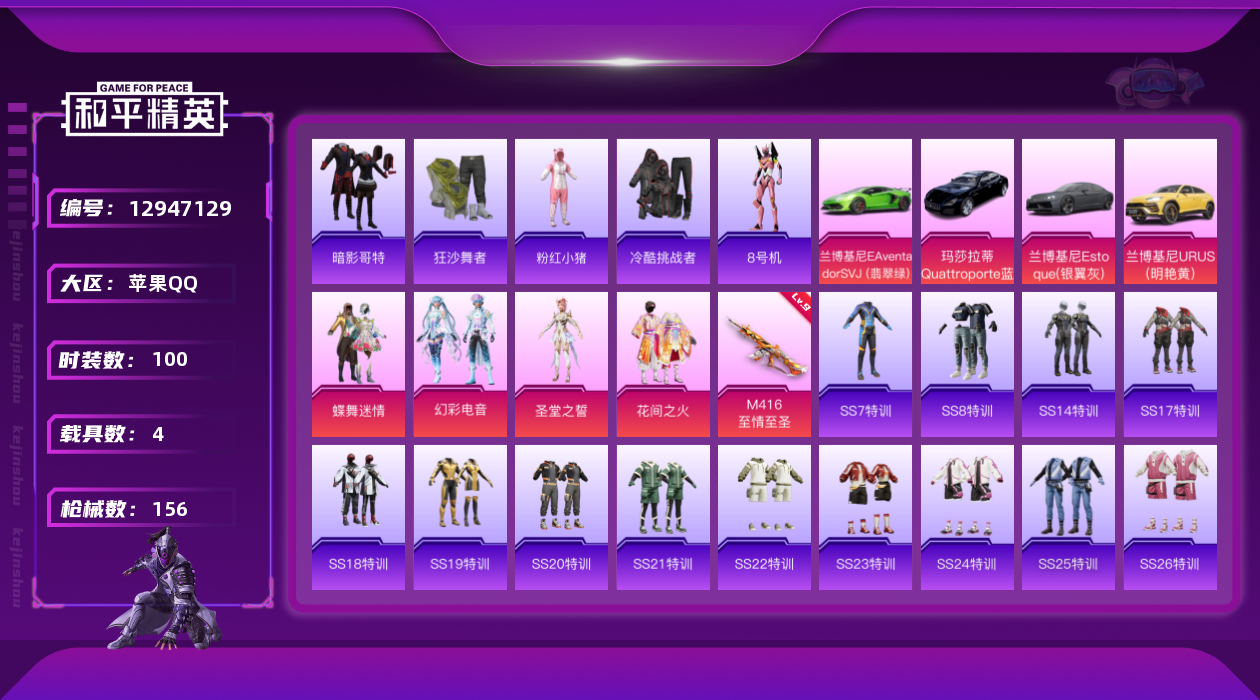Open the 圣堂之誓 outfit card
This screenshot has height=700, width=1260.
click(x=561, y=363)
